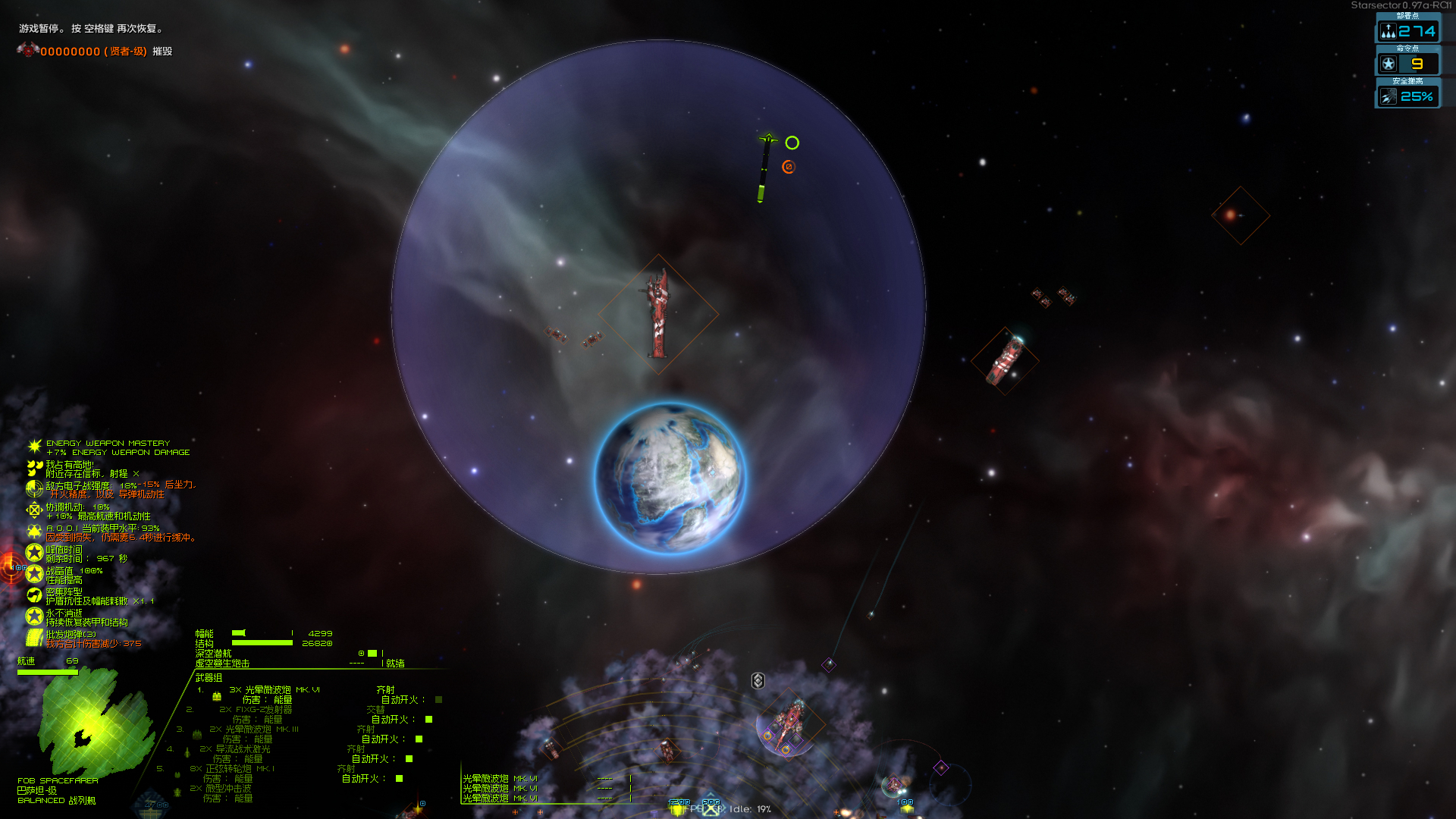Toggle autofire square for 导流战术激光 group
This screenshot has width=1456, height=819.
[x=409, y=759]
